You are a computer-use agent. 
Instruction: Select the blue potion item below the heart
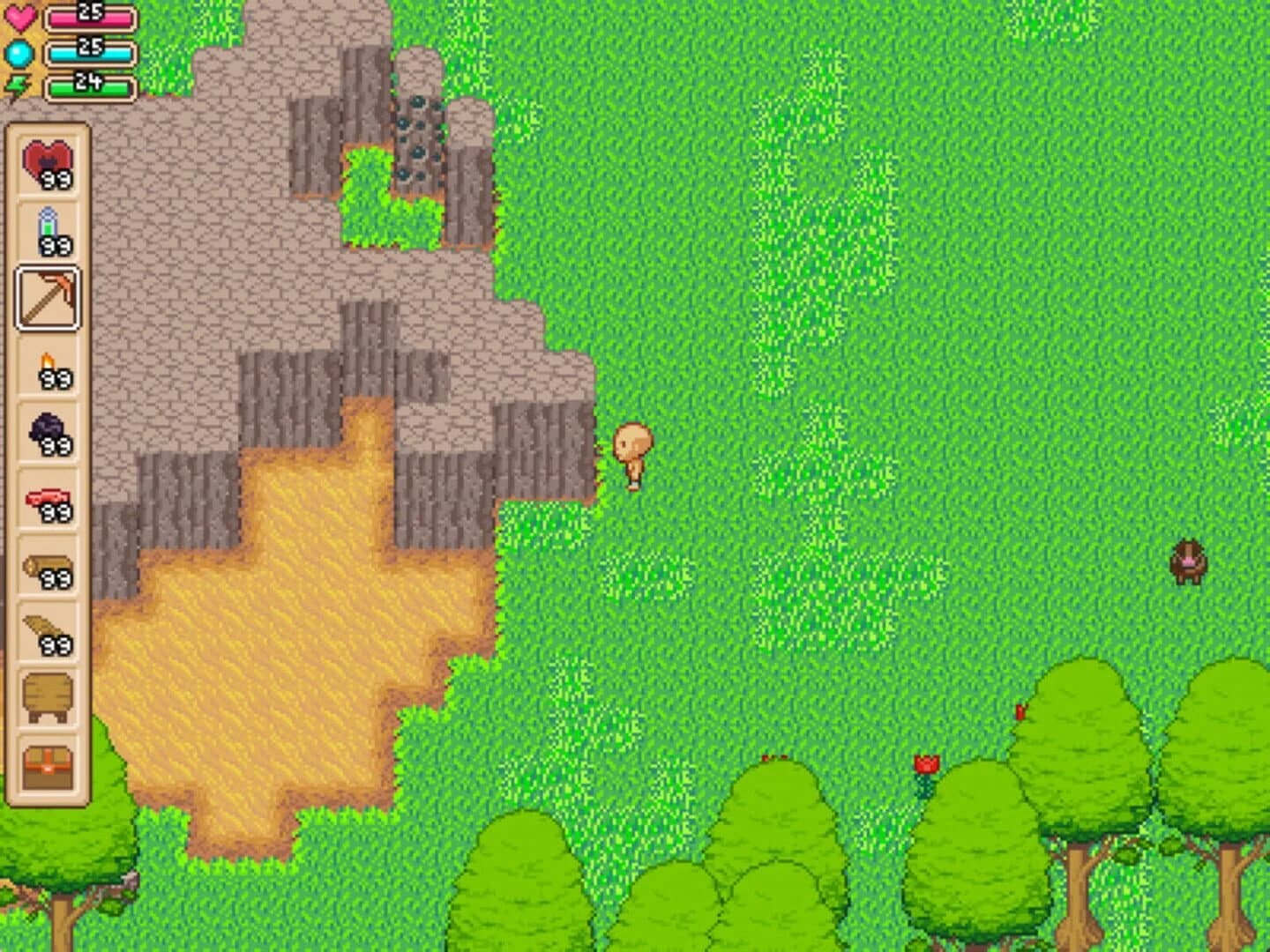[49, 229]
